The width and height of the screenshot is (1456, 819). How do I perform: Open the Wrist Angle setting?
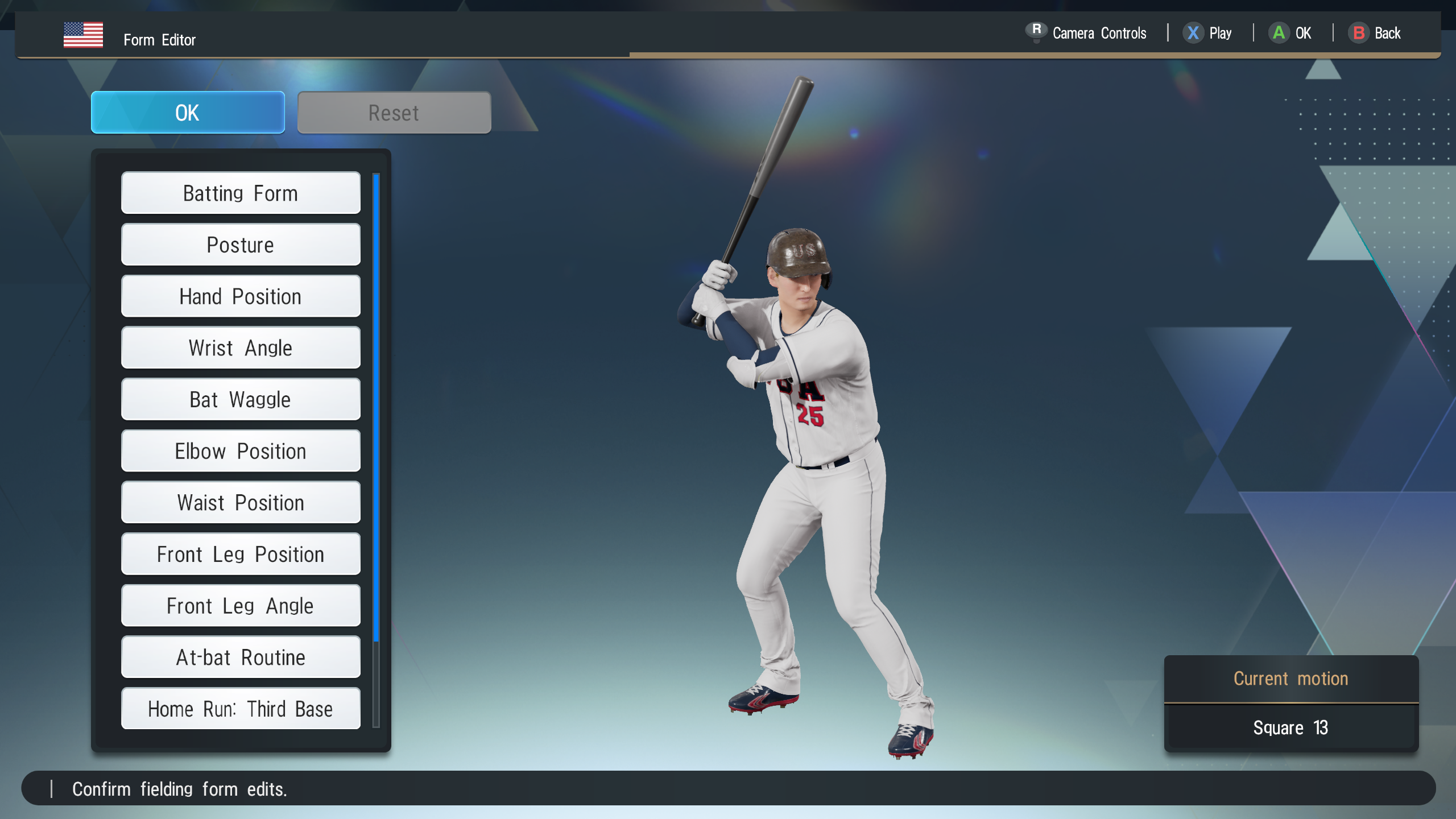point(241,348)
